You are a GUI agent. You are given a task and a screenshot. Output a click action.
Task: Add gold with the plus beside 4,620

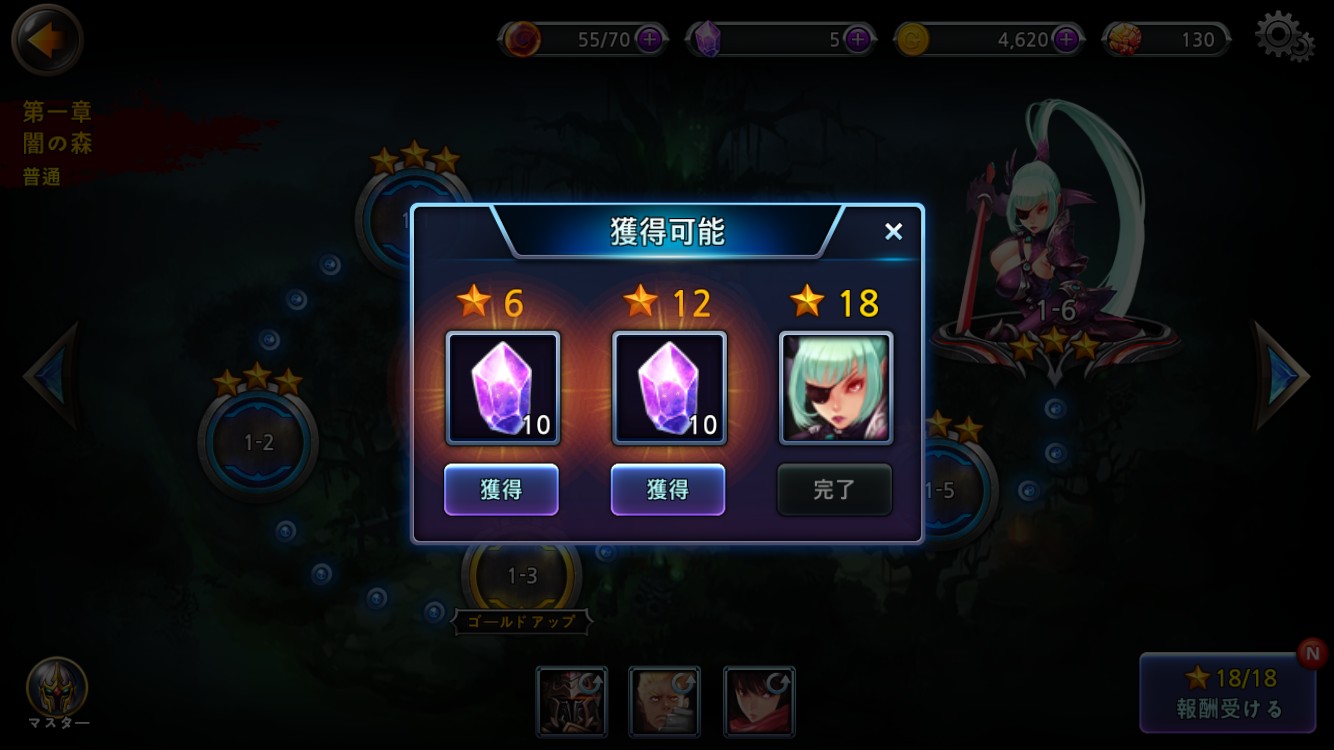(1067, 40)
